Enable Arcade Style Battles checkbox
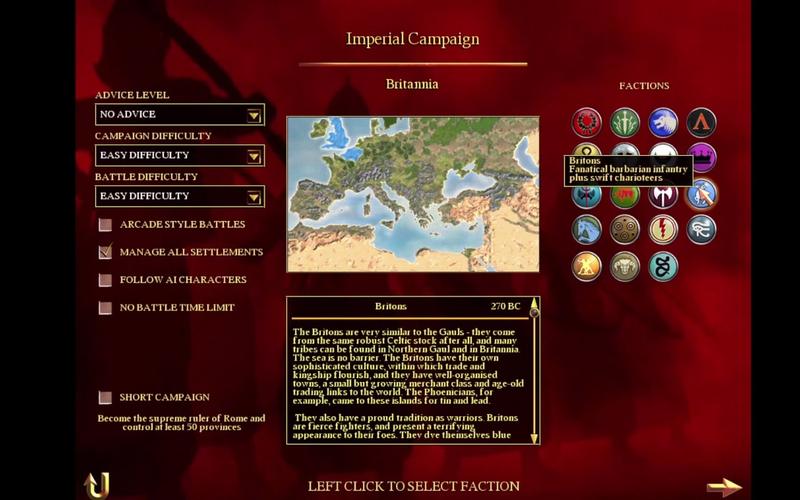Screen dimensions: 800x500 105,224
